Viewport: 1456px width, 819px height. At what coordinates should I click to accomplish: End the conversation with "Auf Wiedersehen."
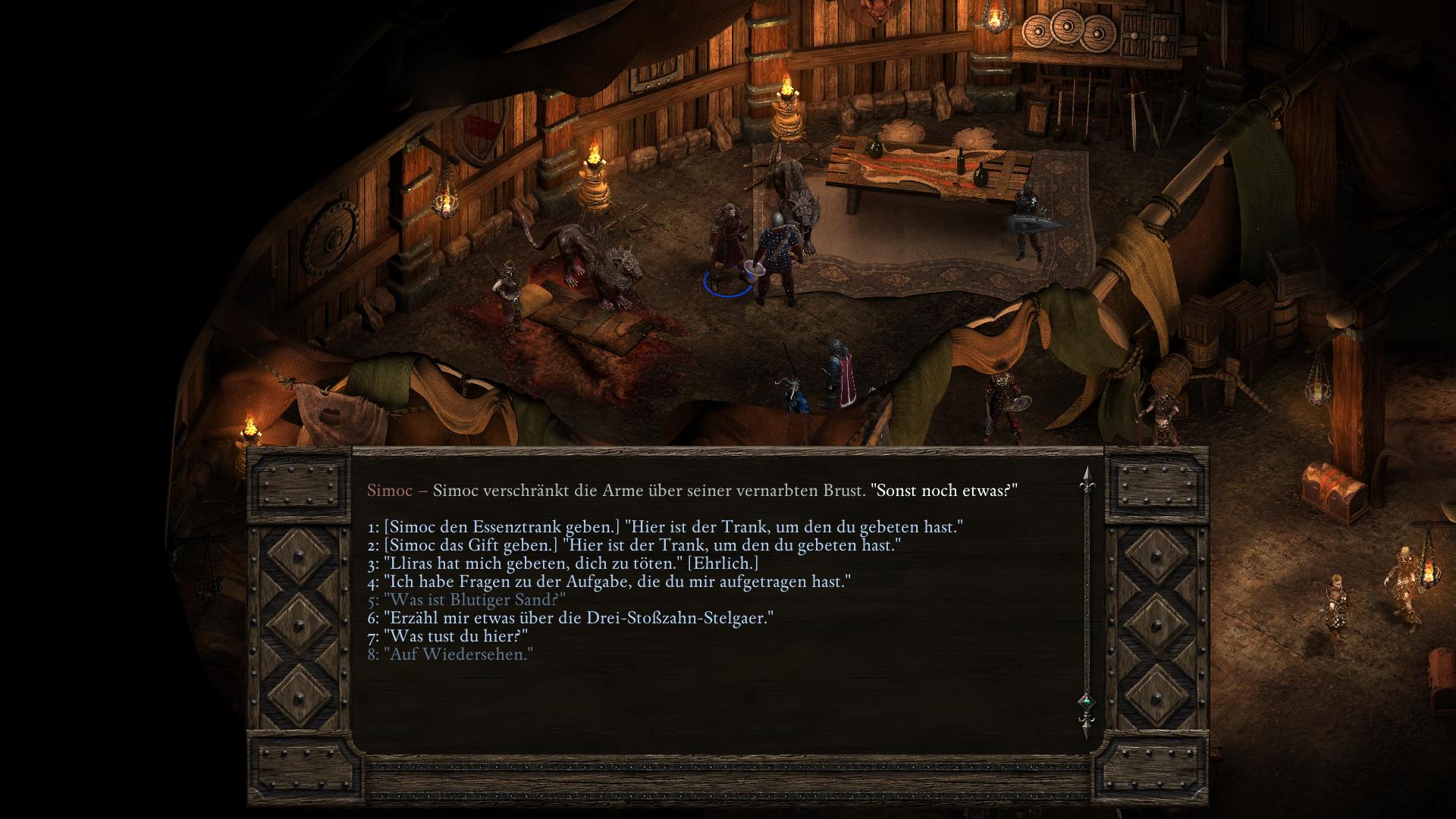point(450,654)
